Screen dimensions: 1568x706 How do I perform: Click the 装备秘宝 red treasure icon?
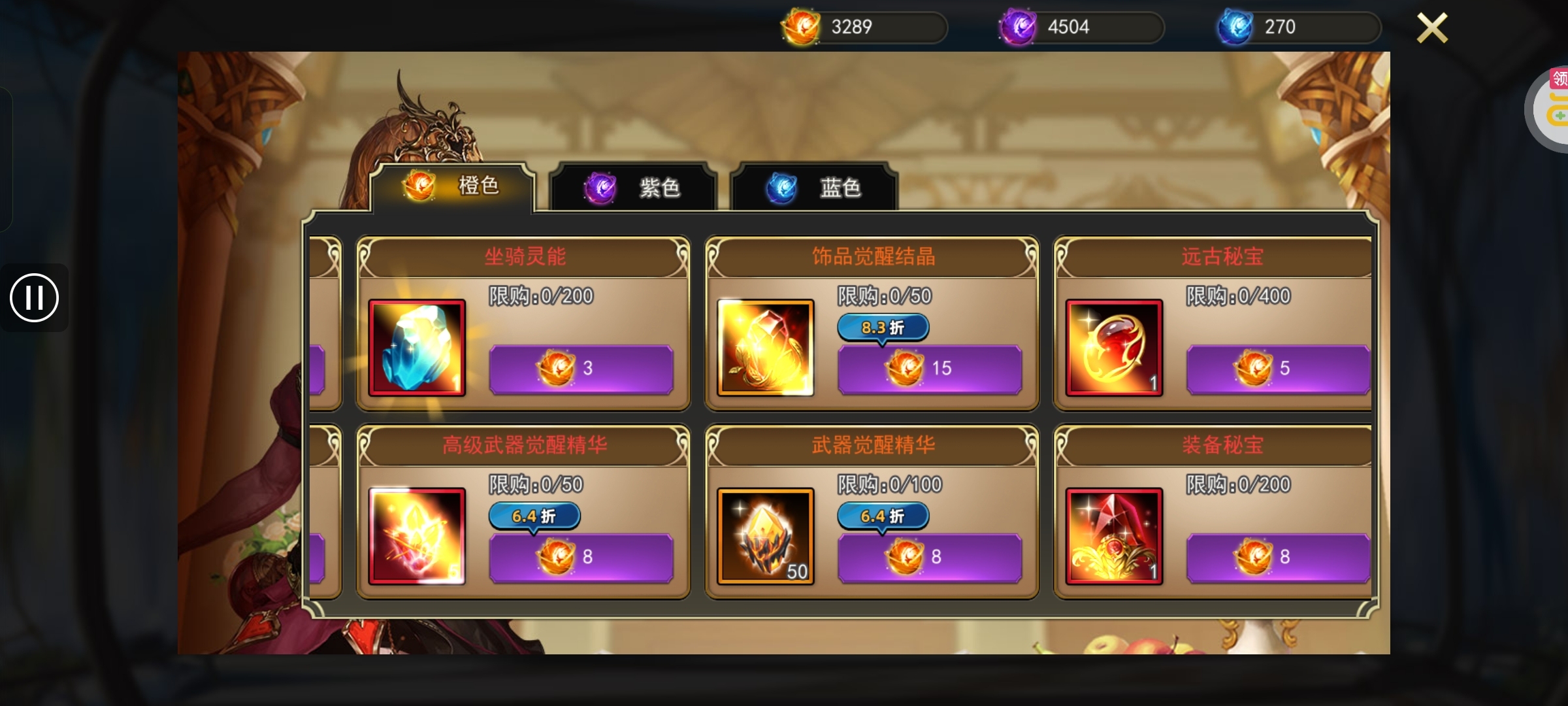point(1114,537)
